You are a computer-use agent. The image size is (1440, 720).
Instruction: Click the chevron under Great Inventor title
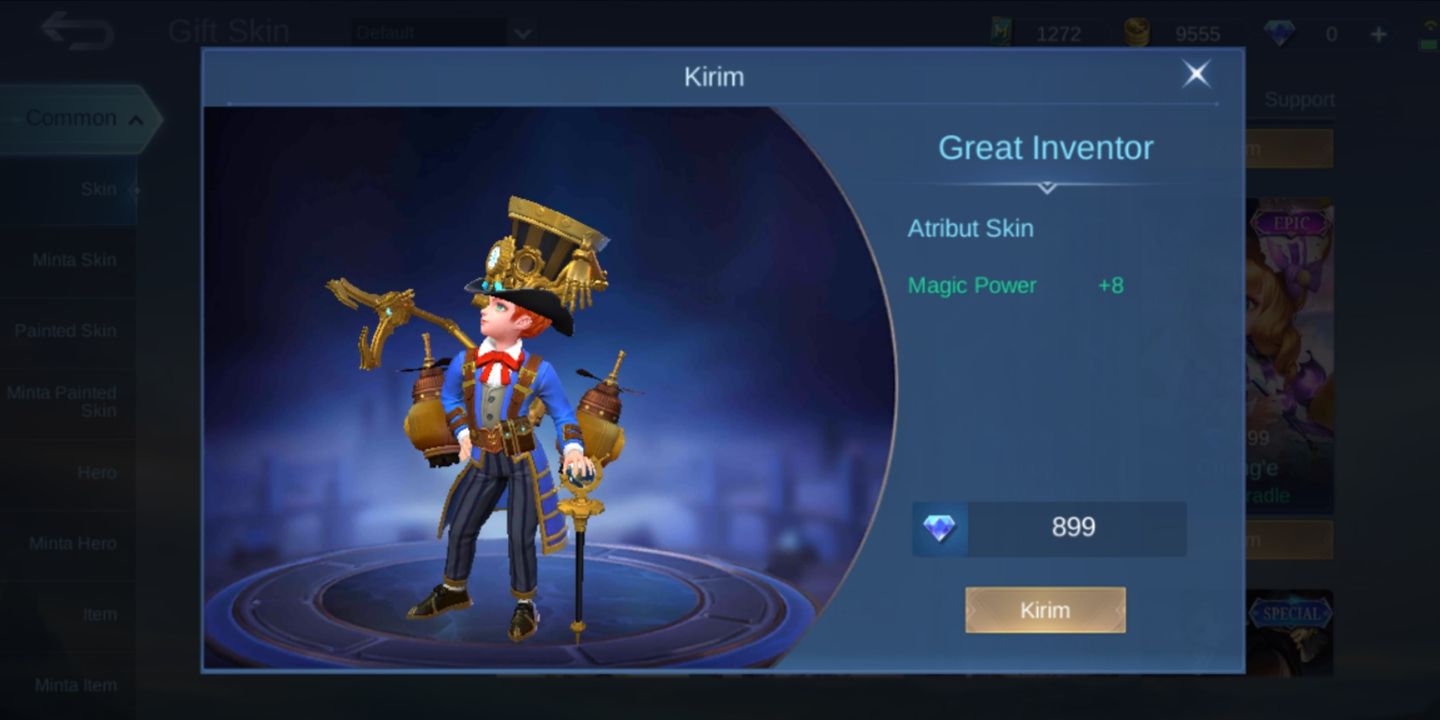tap(1045, 188)
